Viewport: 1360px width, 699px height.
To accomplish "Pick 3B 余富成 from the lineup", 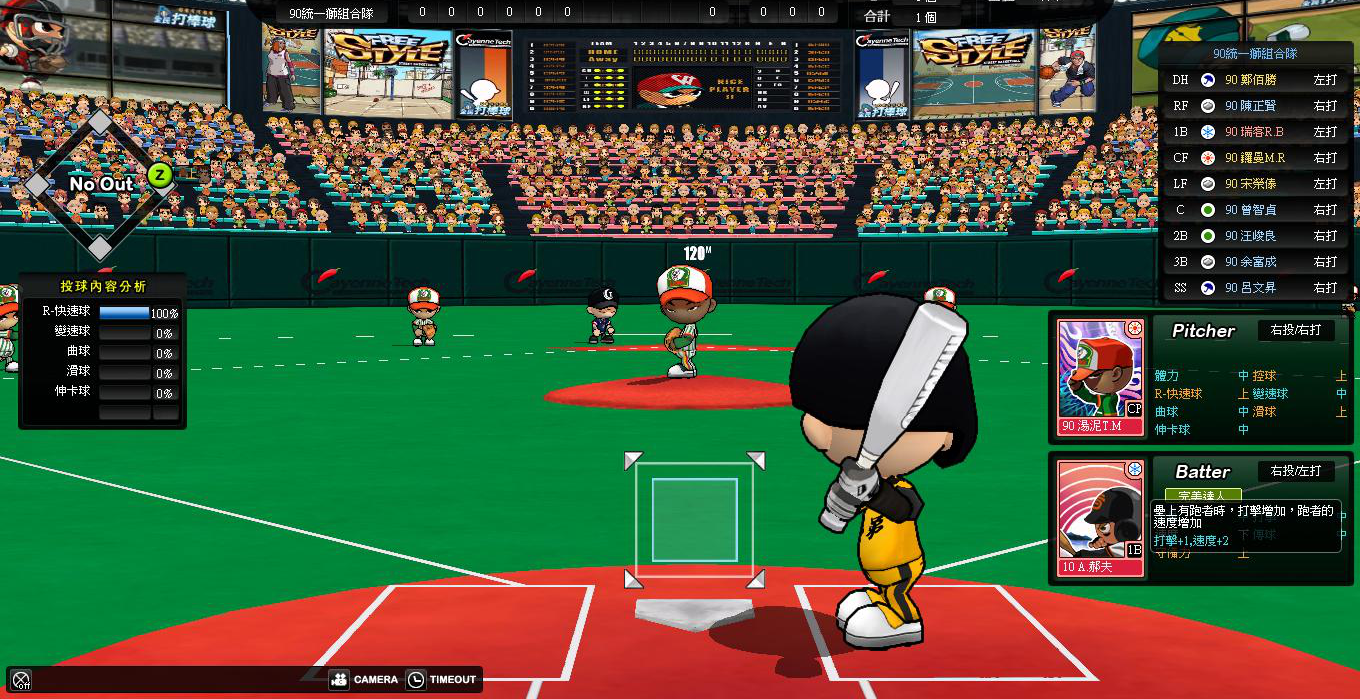I will 1255,262.
